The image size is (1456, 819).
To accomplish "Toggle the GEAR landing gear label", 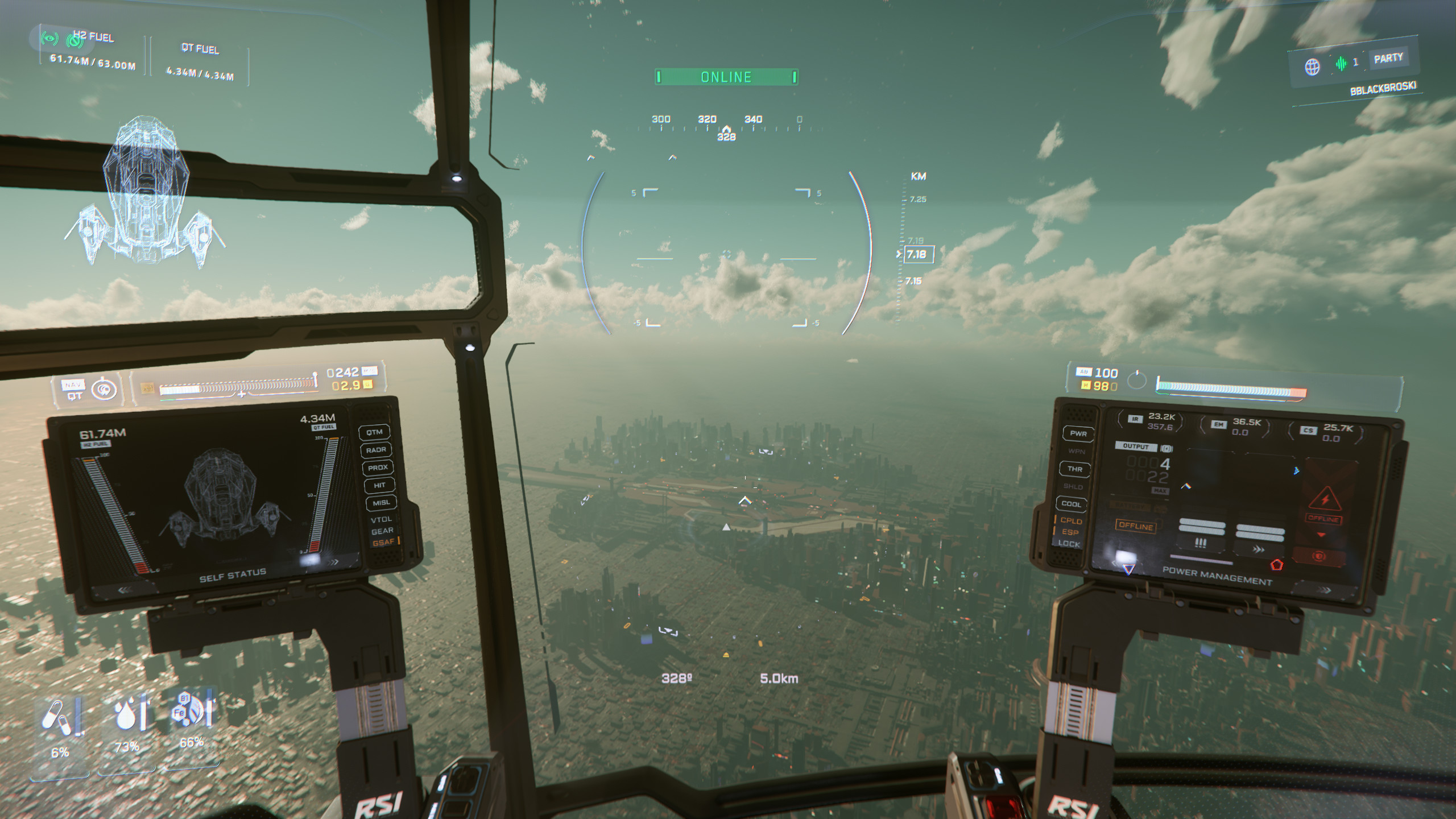I will click(x=382, y=531).
